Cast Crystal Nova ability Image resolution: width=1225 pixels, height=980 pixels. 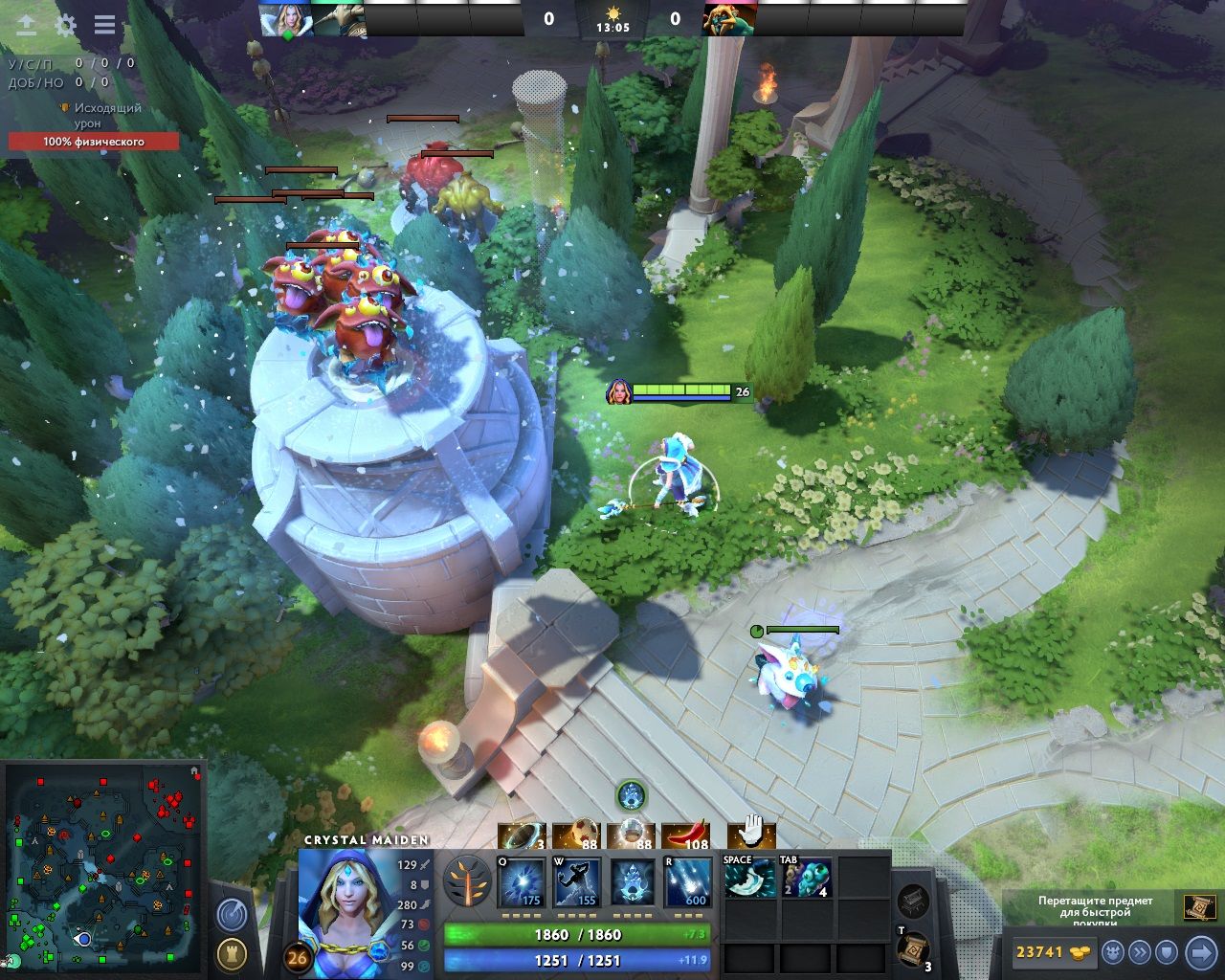[x=523, y=882]
